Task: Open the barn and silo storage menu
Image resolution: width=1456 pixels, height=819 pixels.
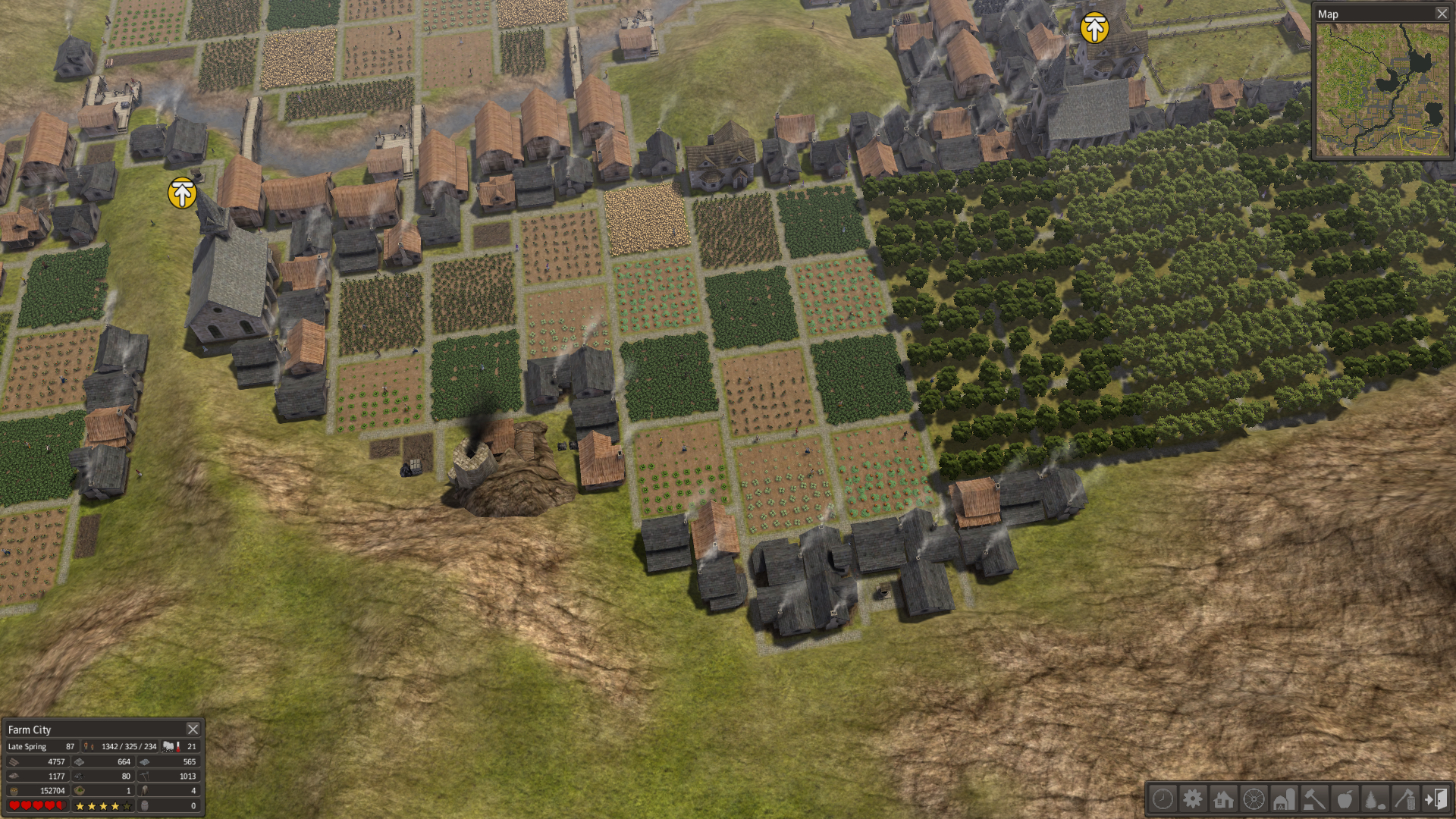Action: [x=1284, y=799]
